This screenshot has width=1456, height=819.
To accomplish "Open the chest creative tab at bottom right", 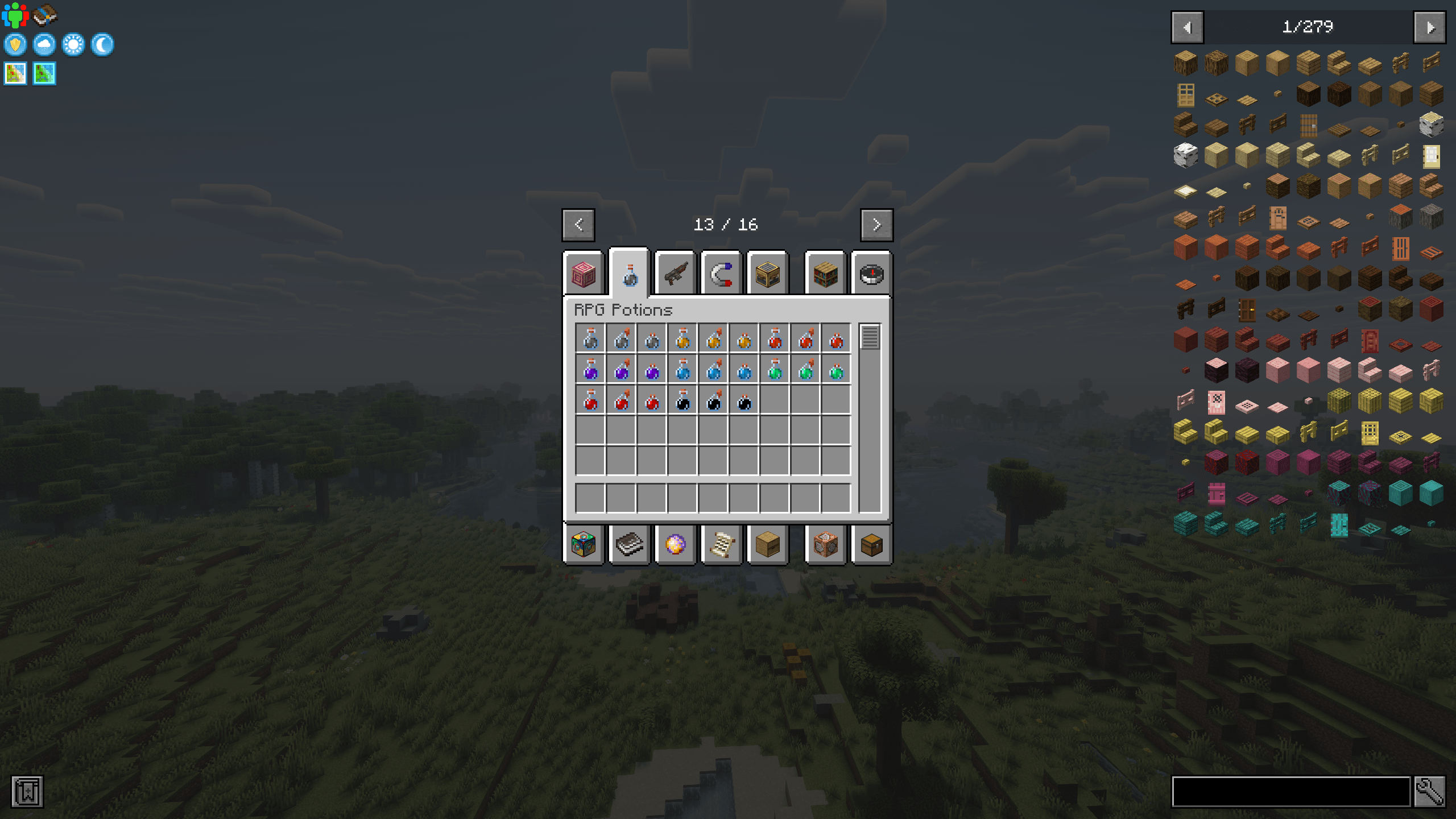I will tap(871, 544).
